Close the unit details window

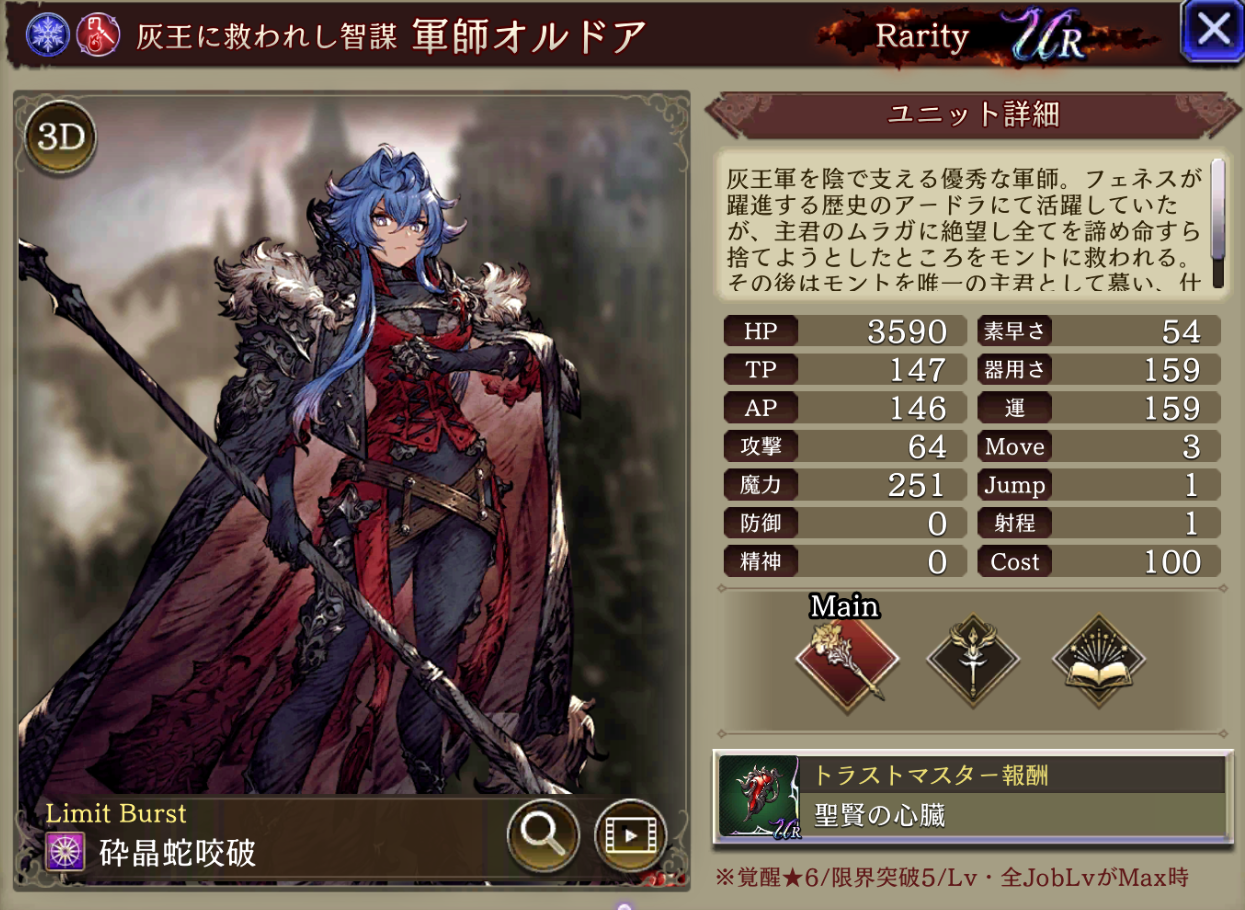(1212, 32)
